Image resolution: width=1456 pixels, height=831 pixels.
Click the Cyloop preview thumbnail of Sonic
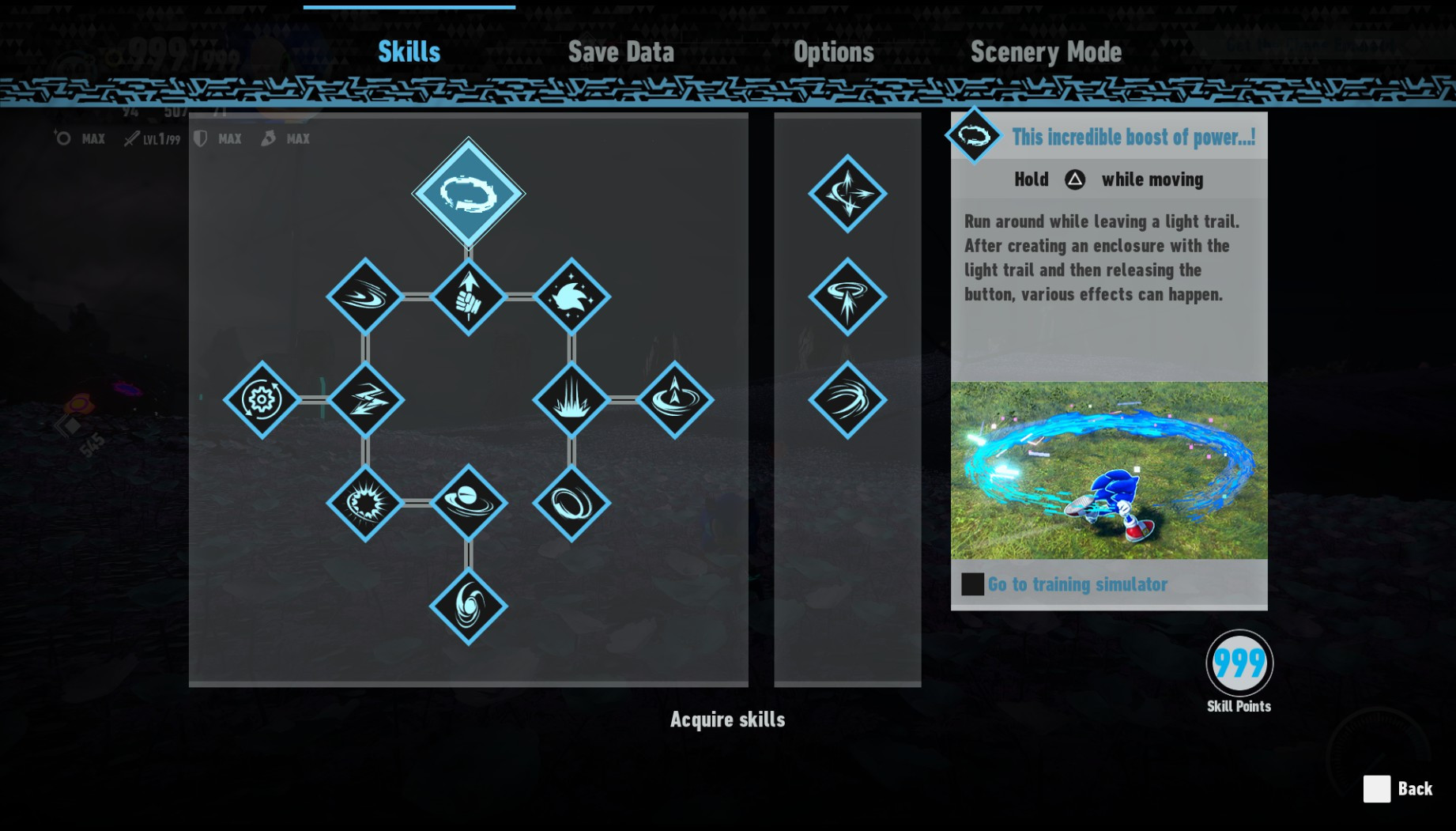point(1108,472)
